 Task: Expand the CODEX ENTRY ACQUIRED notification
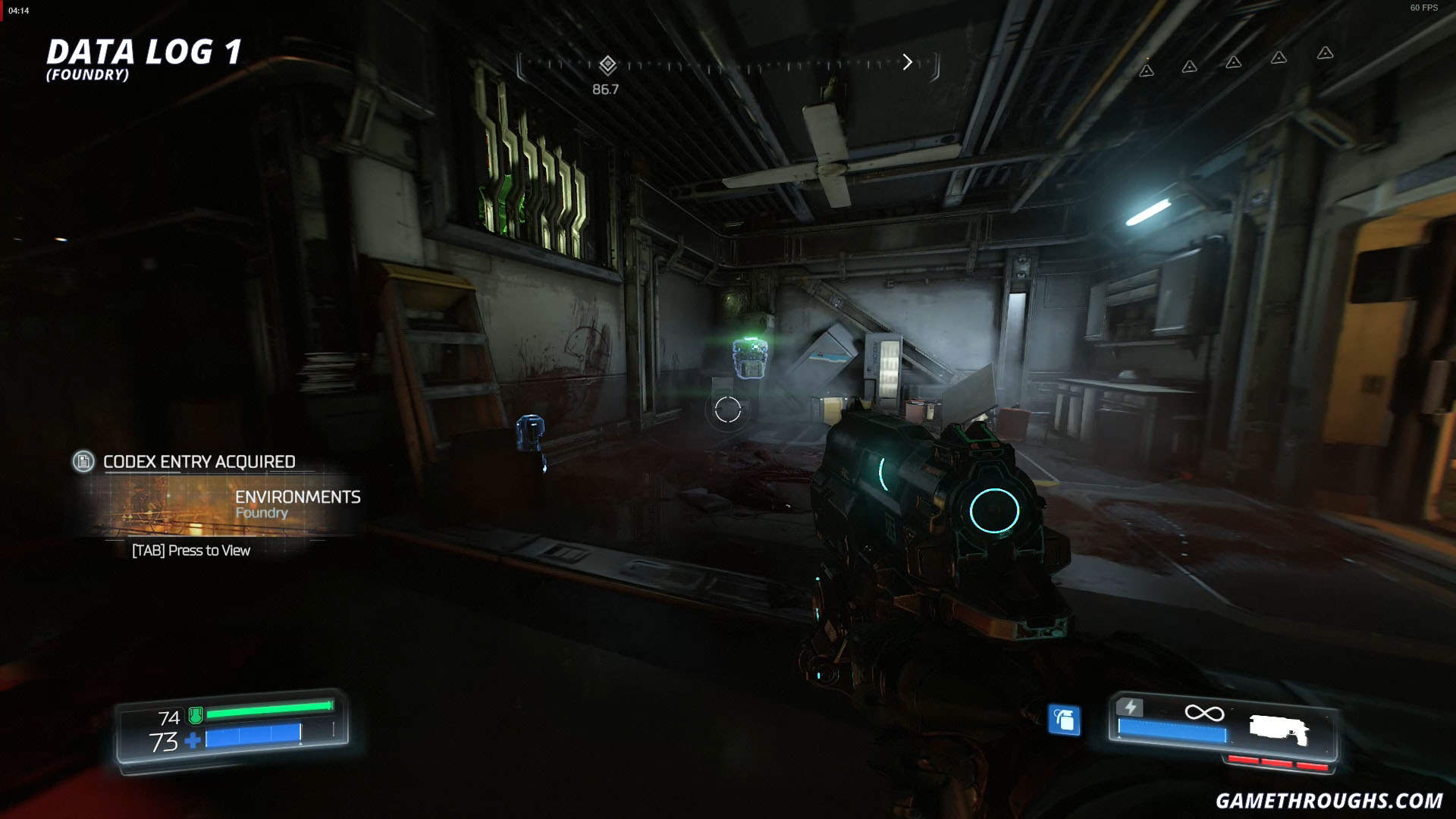[x=199, y=461]
